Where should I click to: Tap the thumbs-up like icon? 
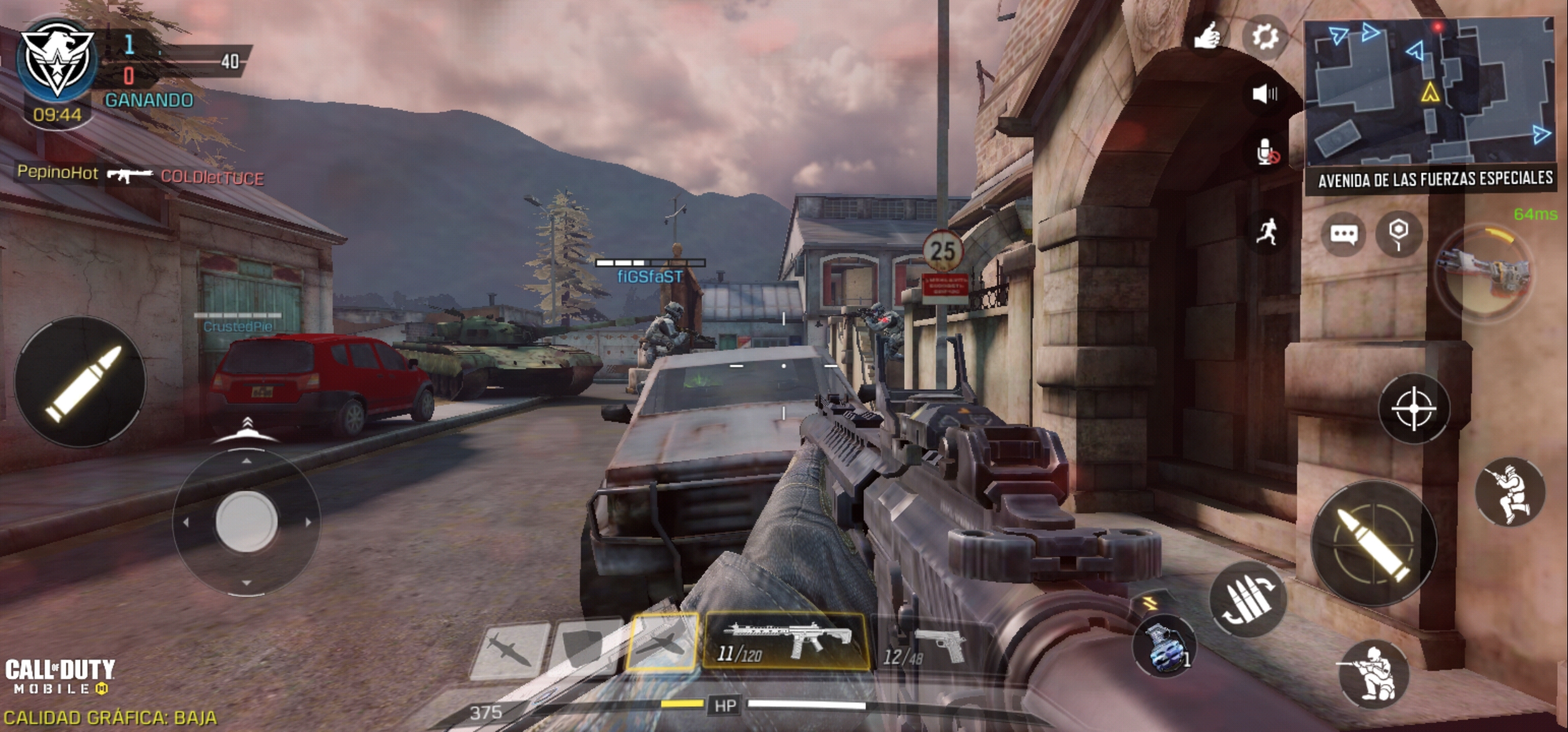1207,36
